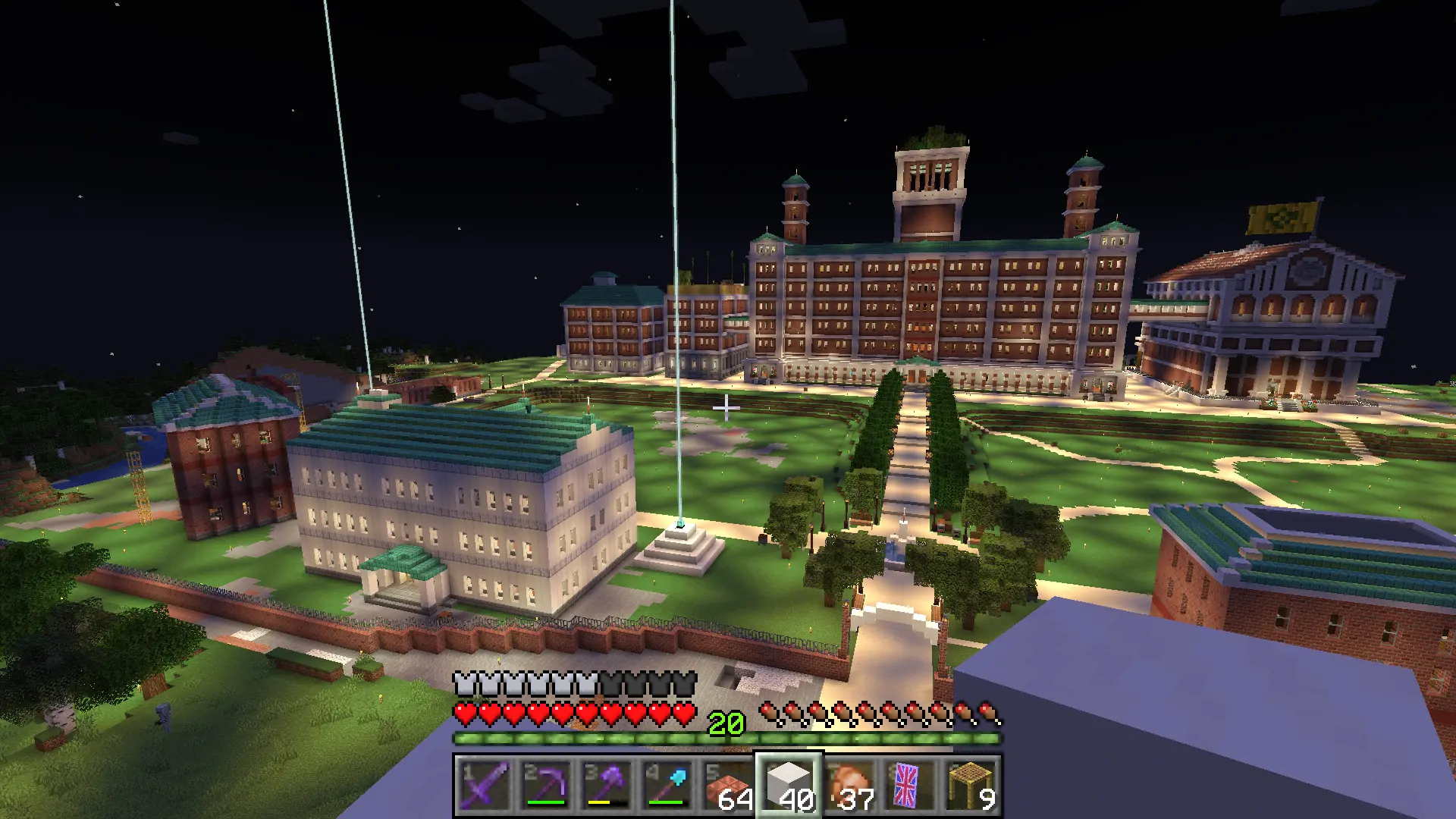Select the enchanted sword in hotbar slot 1
This screenshot has height=819, width=1456.
(x=485, y=786)
